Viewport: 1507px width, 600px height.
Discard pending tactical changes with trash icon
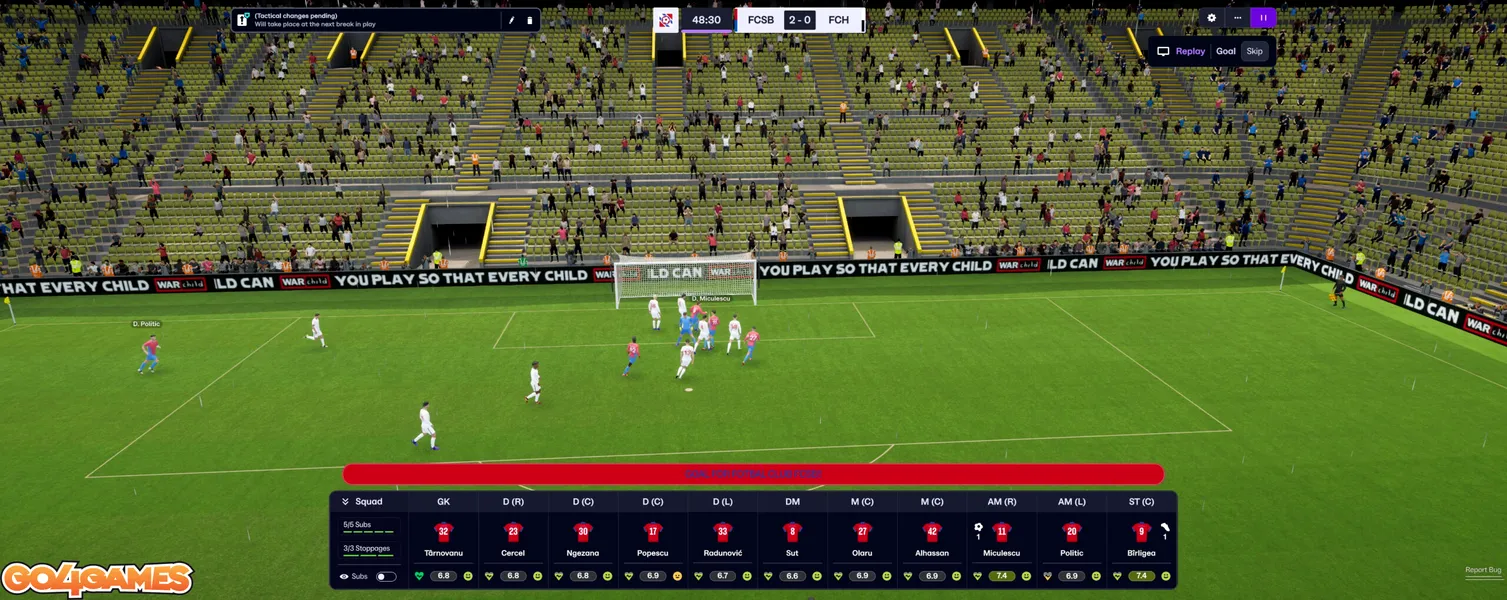pos(530,20)
